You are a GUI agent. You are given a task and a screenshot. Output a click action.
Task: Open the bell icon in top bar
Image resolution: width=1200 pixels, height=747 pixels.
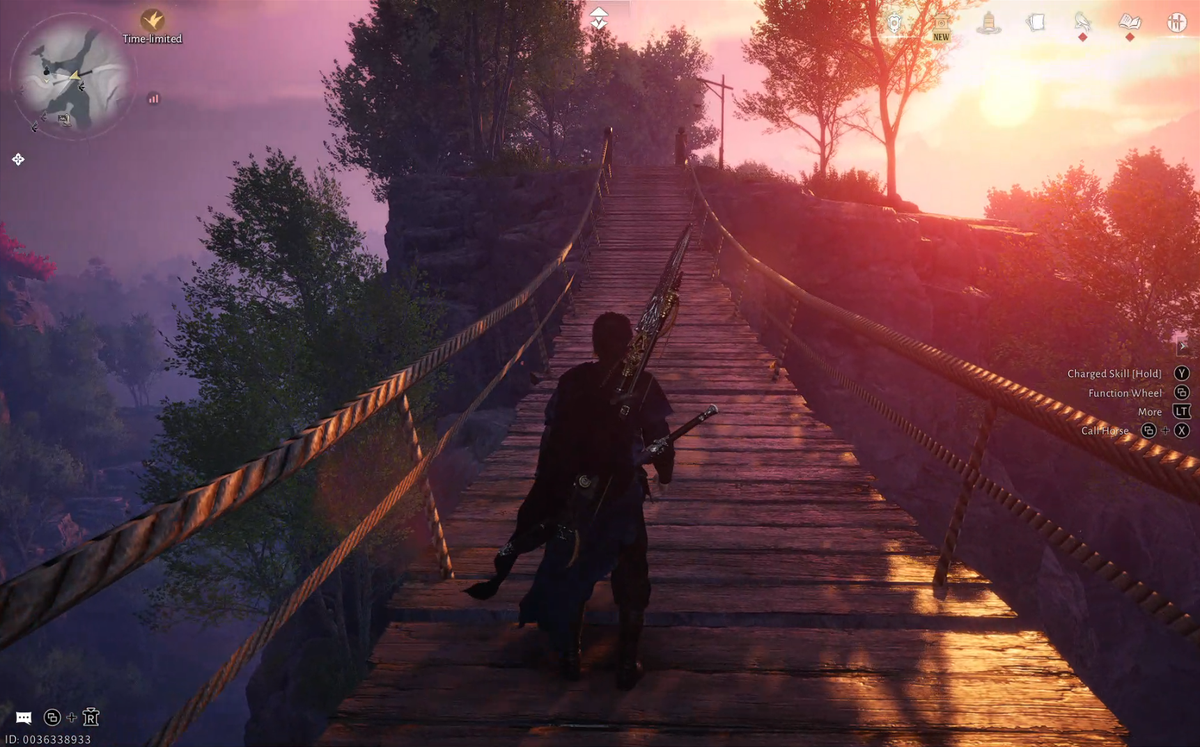tap(988, 22)
